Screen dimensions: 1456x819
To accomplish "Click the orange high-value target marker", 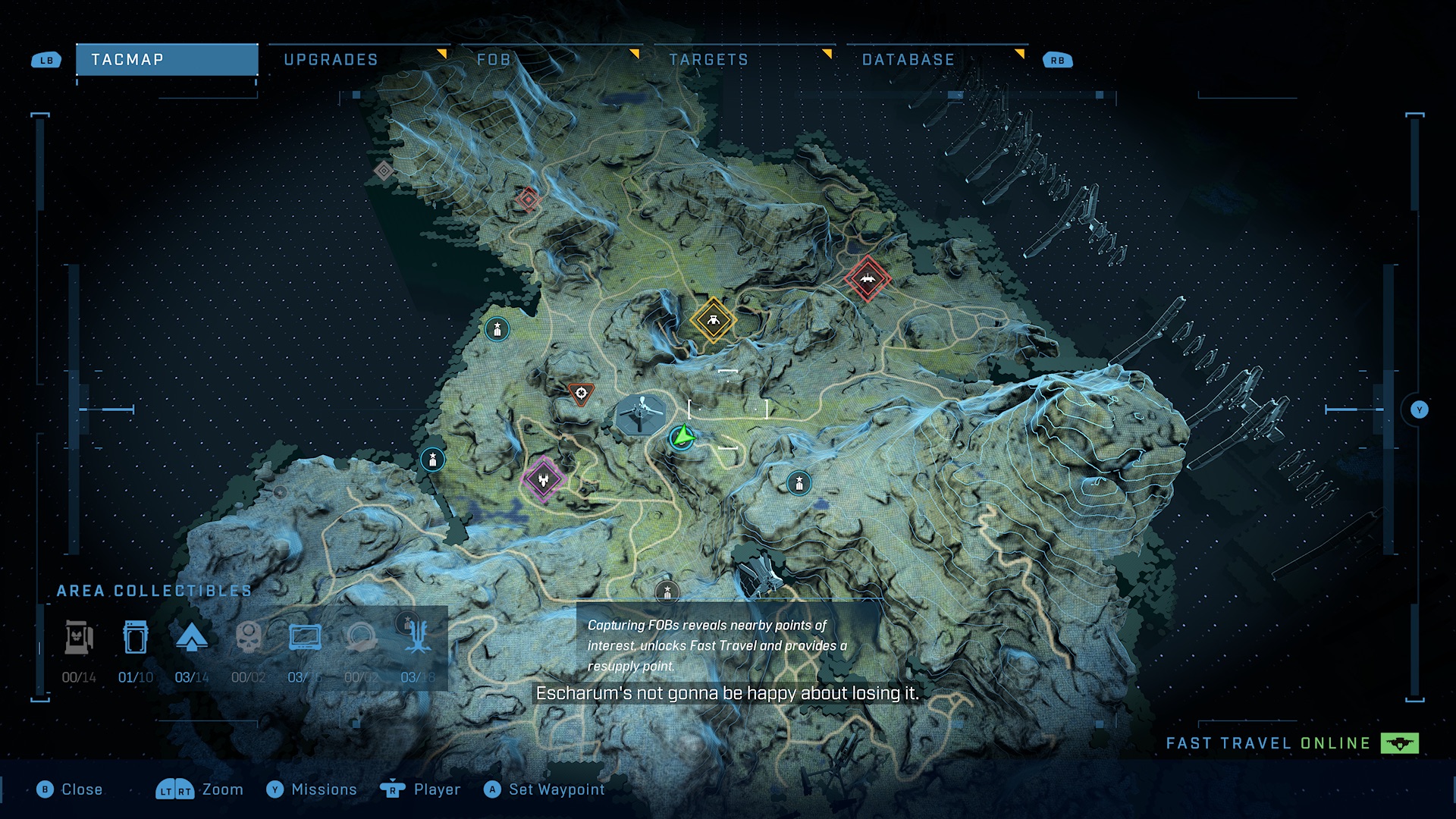I will (x=581, y=394).
